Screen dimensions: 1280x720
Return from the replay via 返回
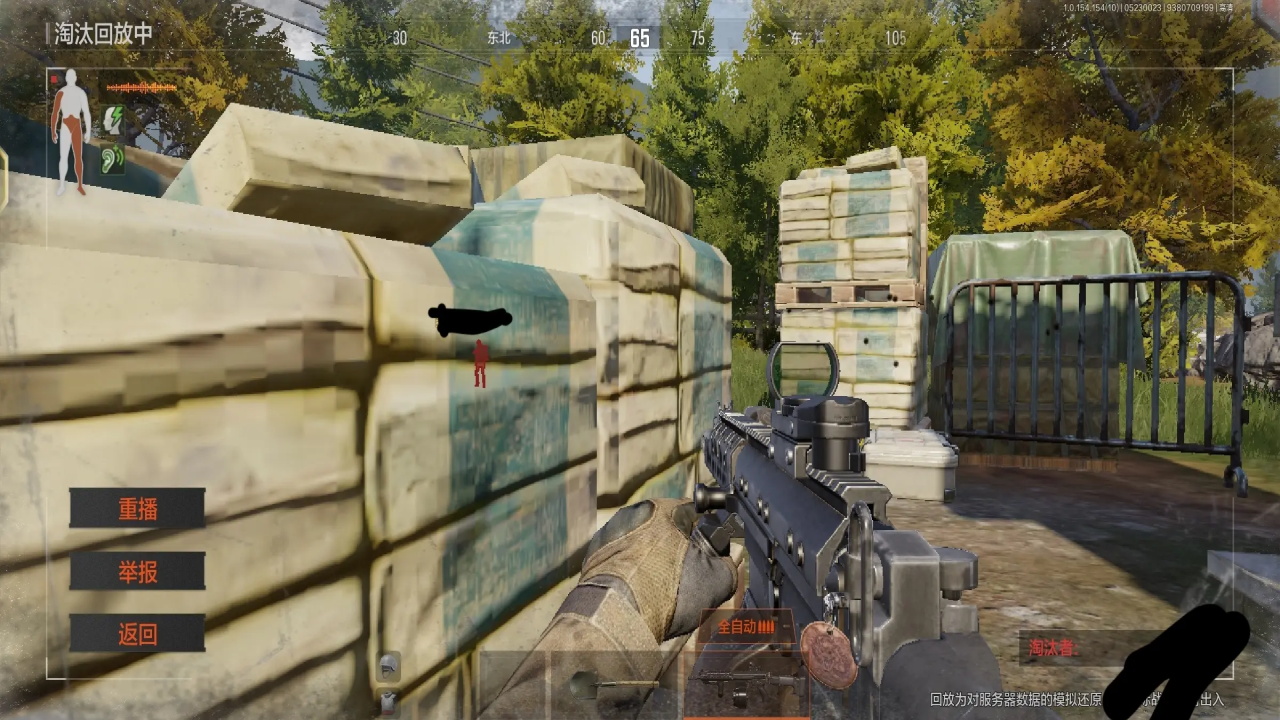pos(137,633)
